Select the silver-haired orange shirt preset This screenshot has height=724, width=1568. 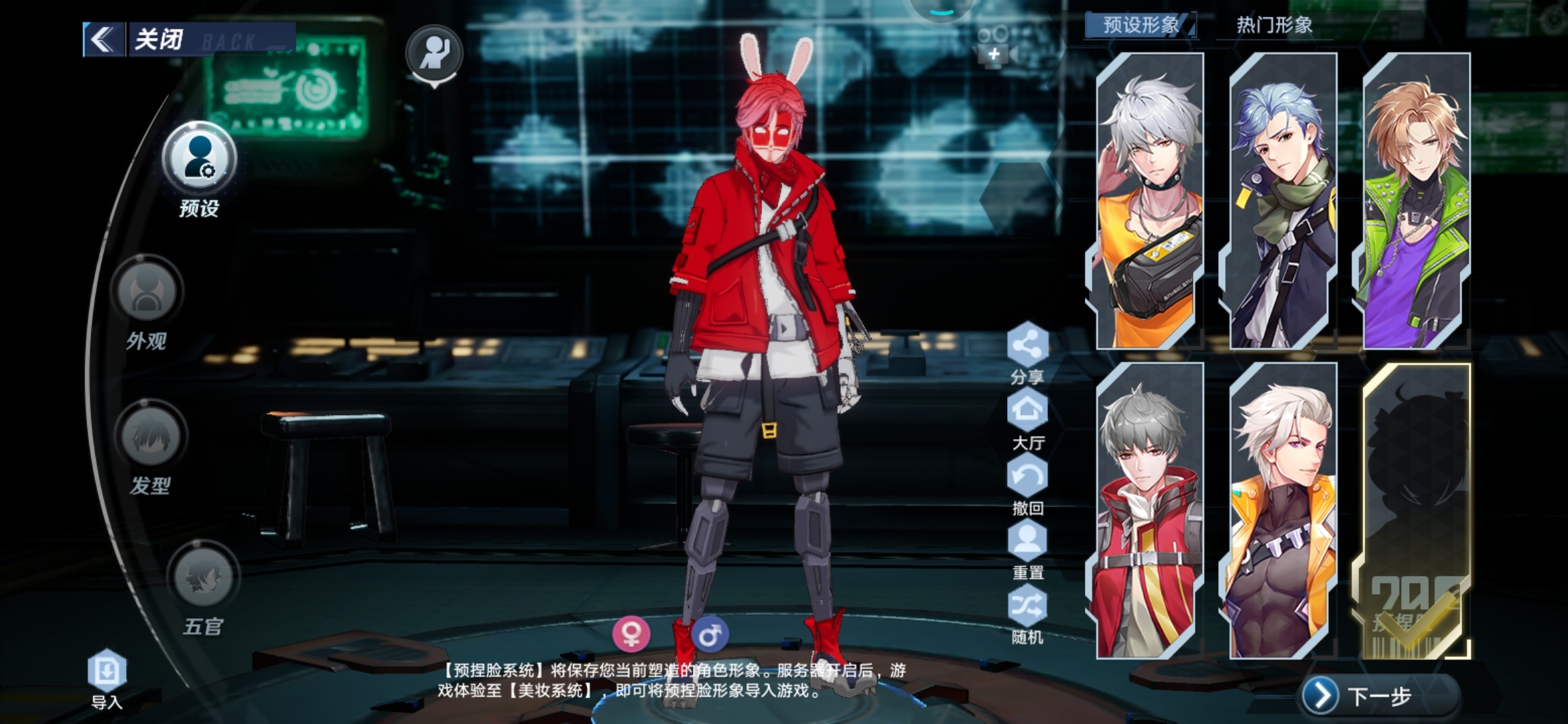click(1149, 201)
